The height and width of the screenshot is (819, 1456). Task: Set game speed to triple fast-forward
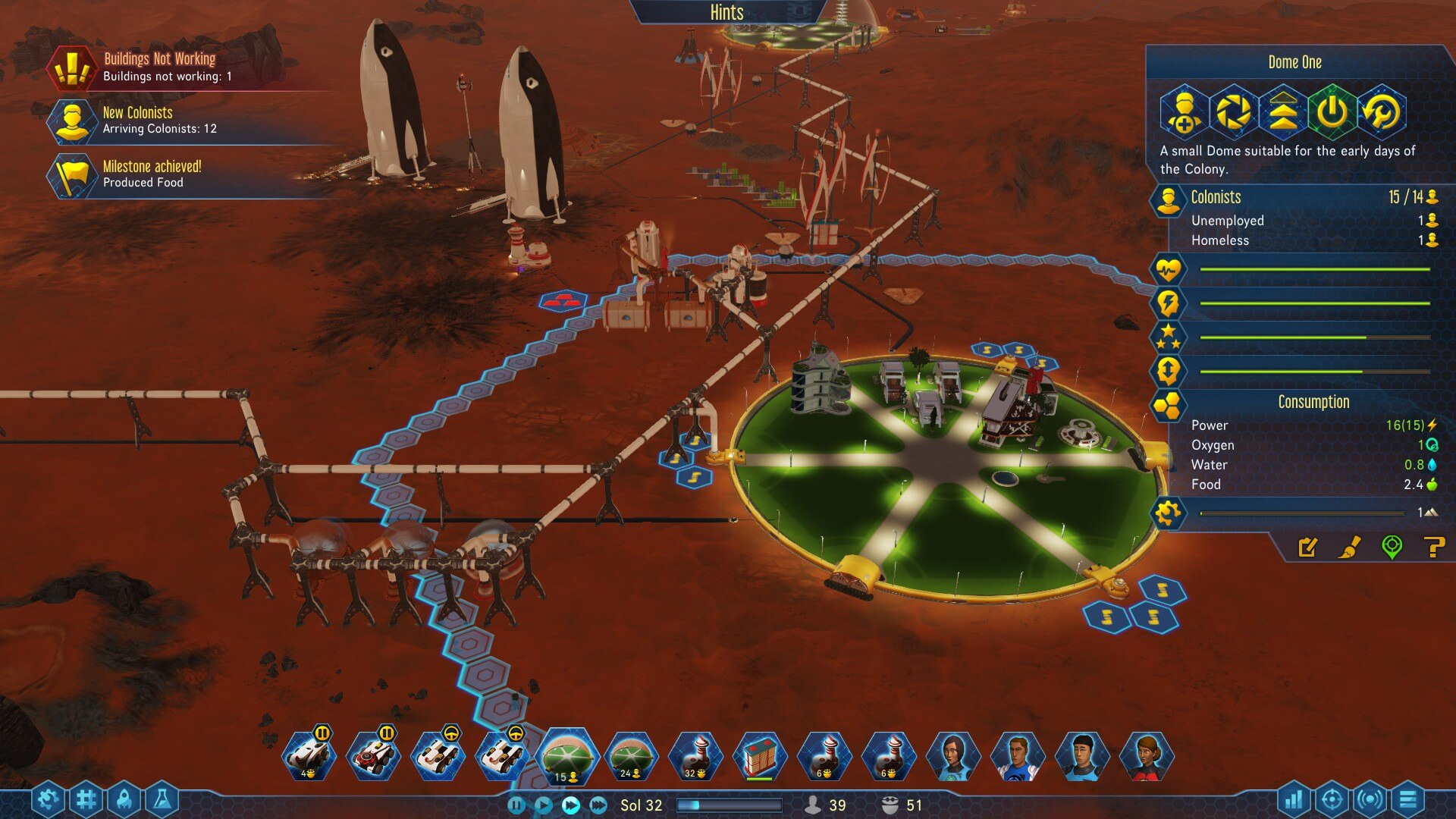pos(598,805)
